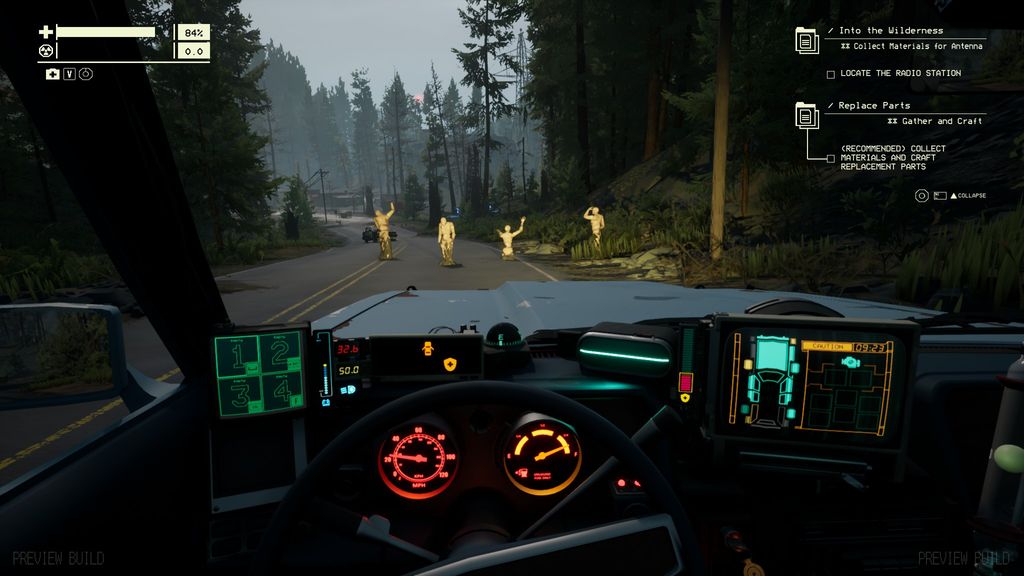Check the collect materials and craft objective box
This screenshot has width=1024, height=576.
(830, 158)
